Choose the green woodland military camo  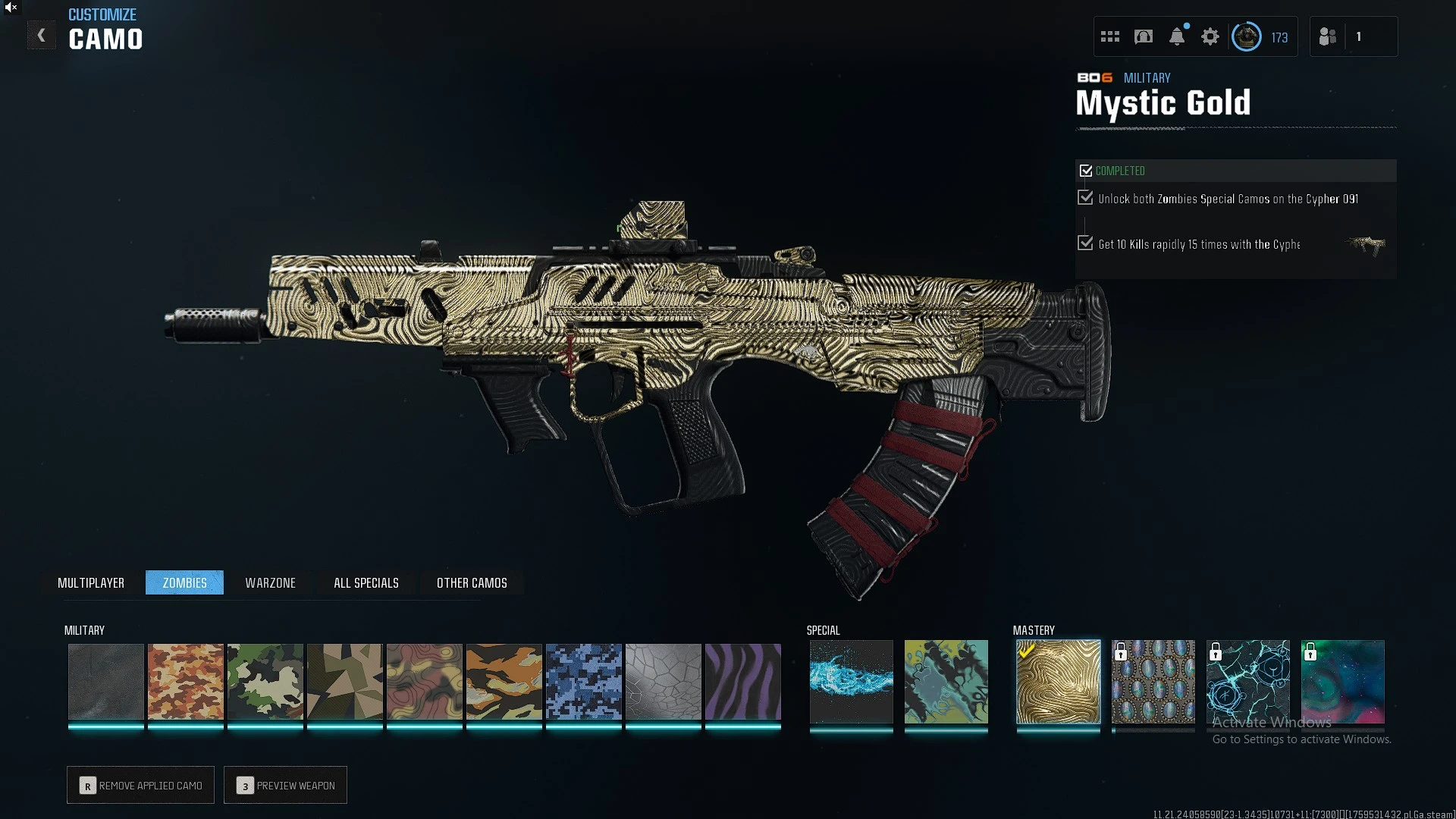pos(265,682)
